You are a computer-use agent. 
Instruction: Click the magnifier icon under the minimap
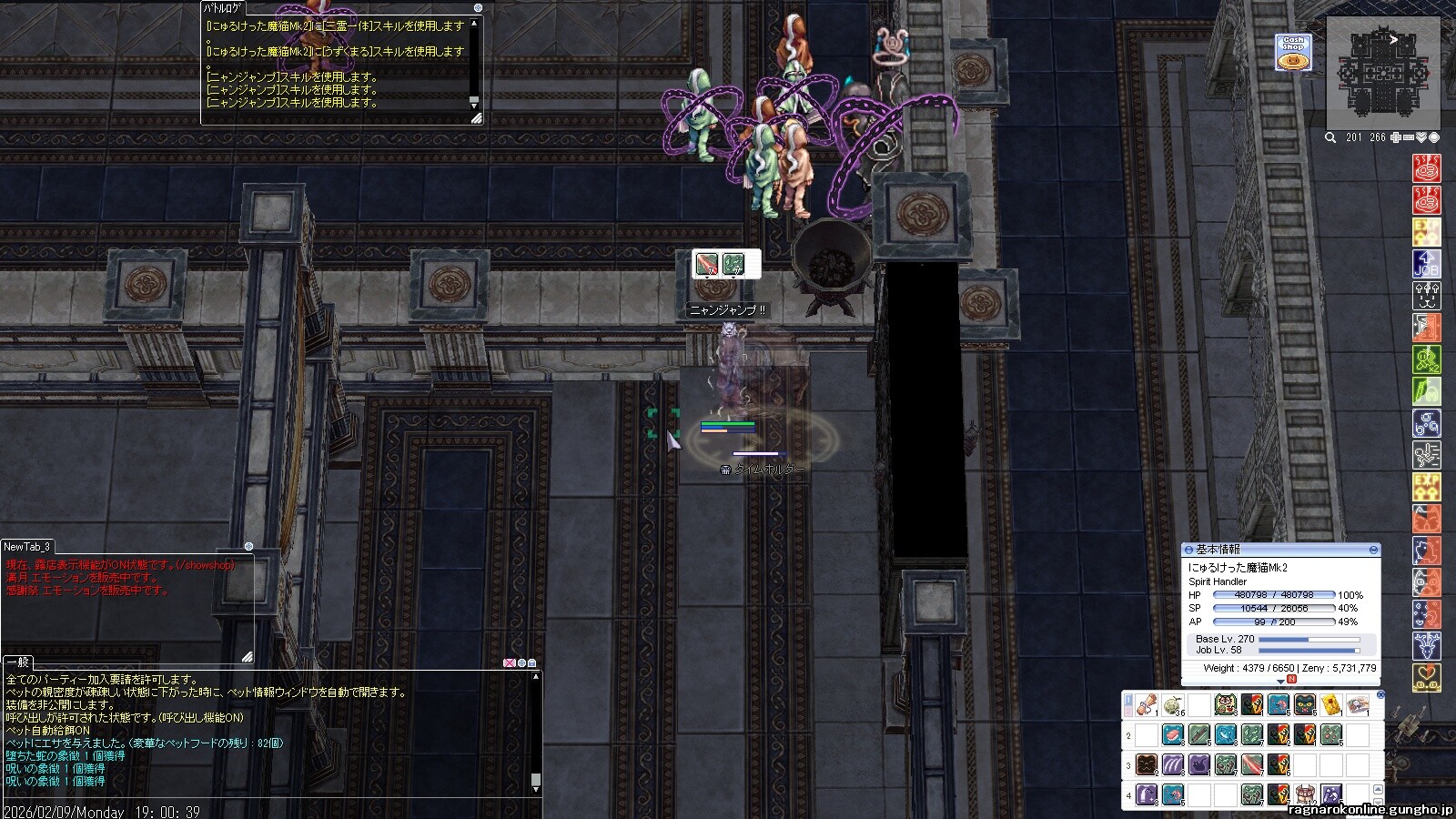1330,137
